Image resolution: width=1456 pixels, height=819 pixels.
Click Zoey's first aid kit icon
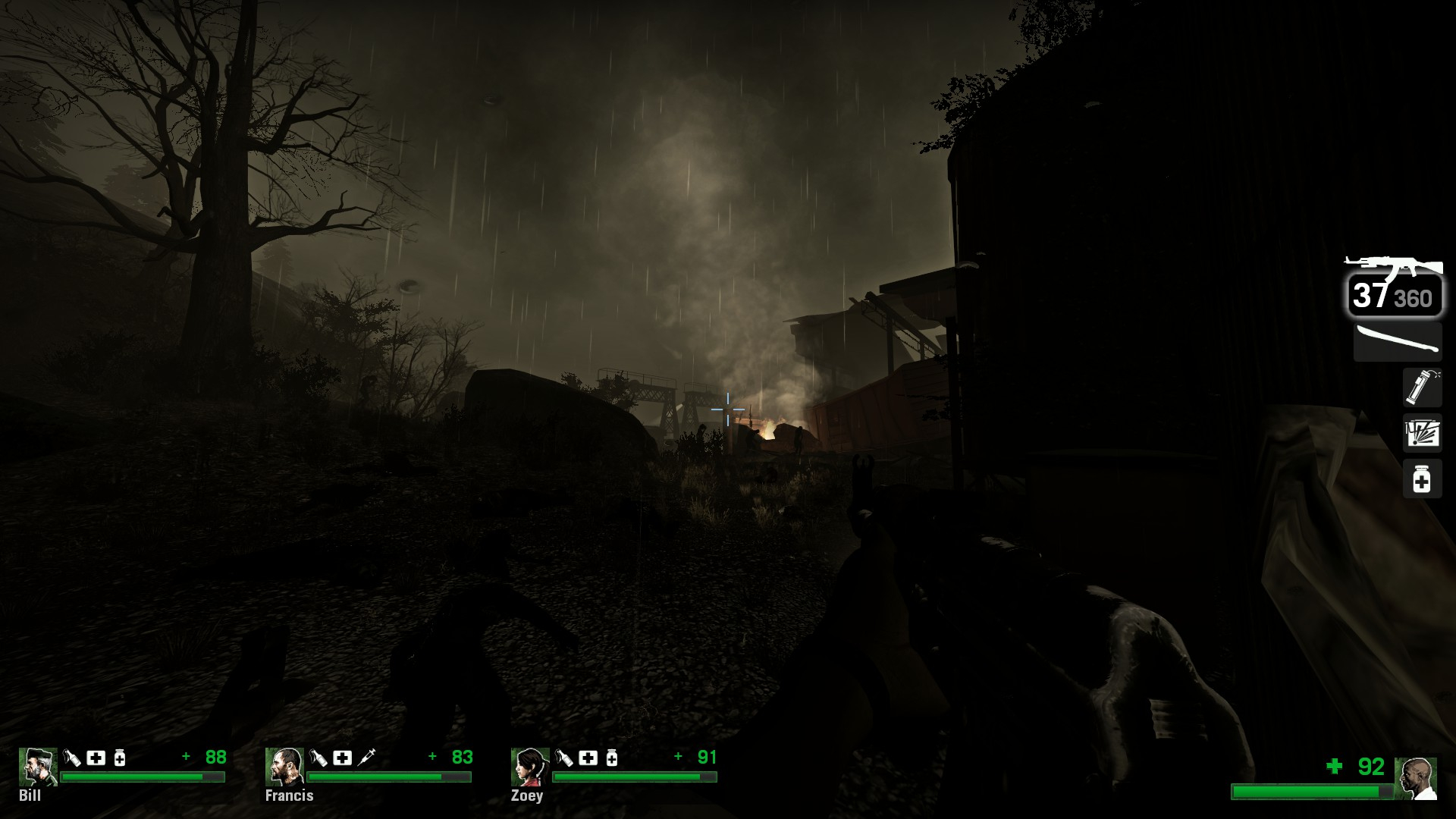[x=588, y=758]
